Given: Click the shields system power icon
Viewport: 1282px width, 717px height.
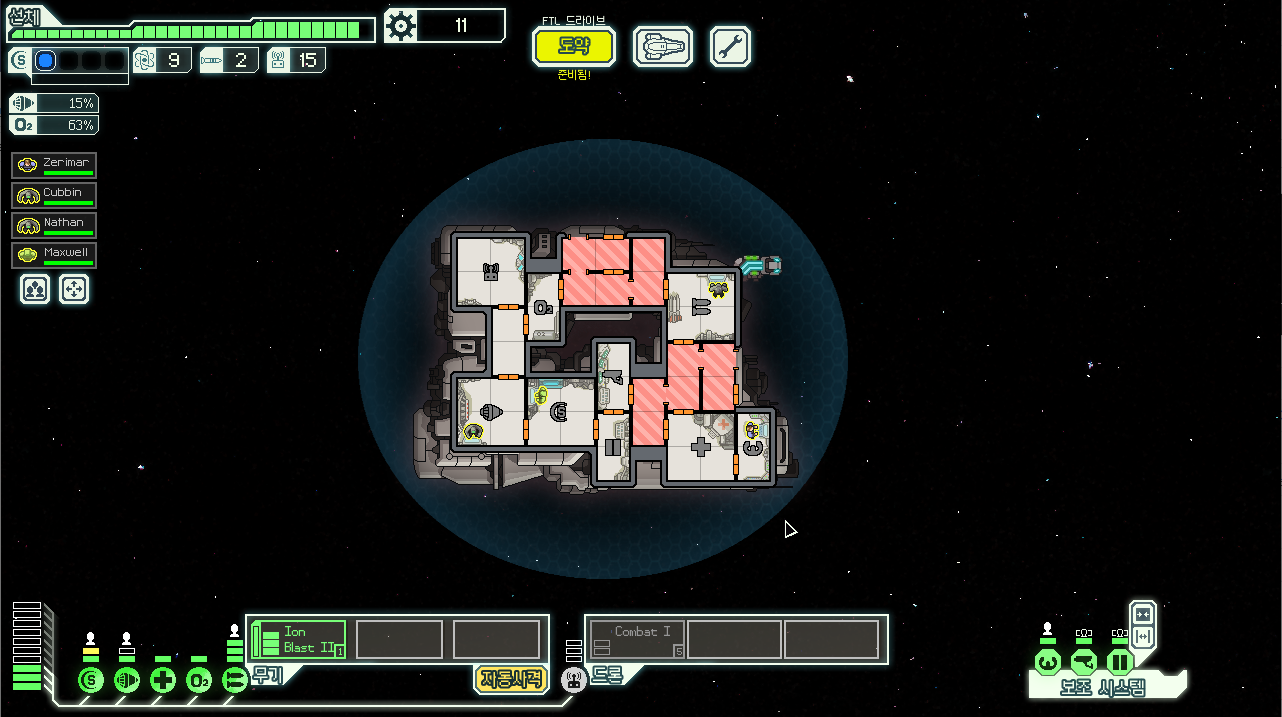Looking at the screenshot, I should coord(91,681).
